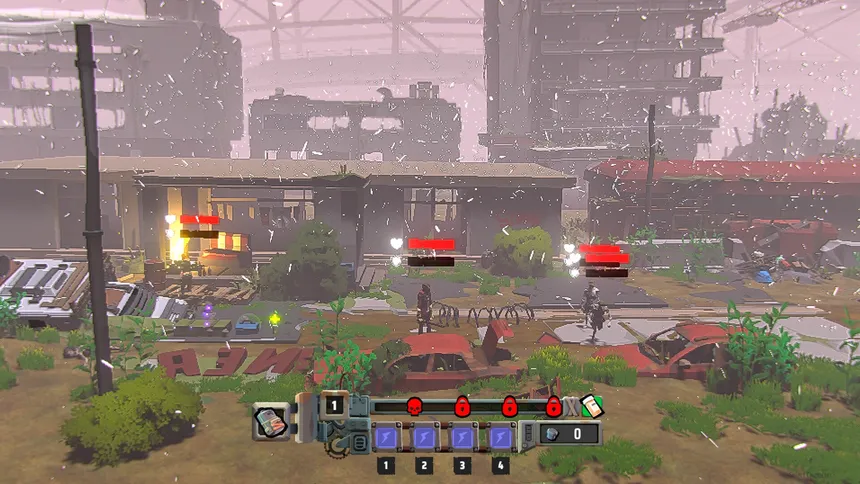Activate lightning ability slot numbered 1
860x484 pixels.
(x=386, y=437)
